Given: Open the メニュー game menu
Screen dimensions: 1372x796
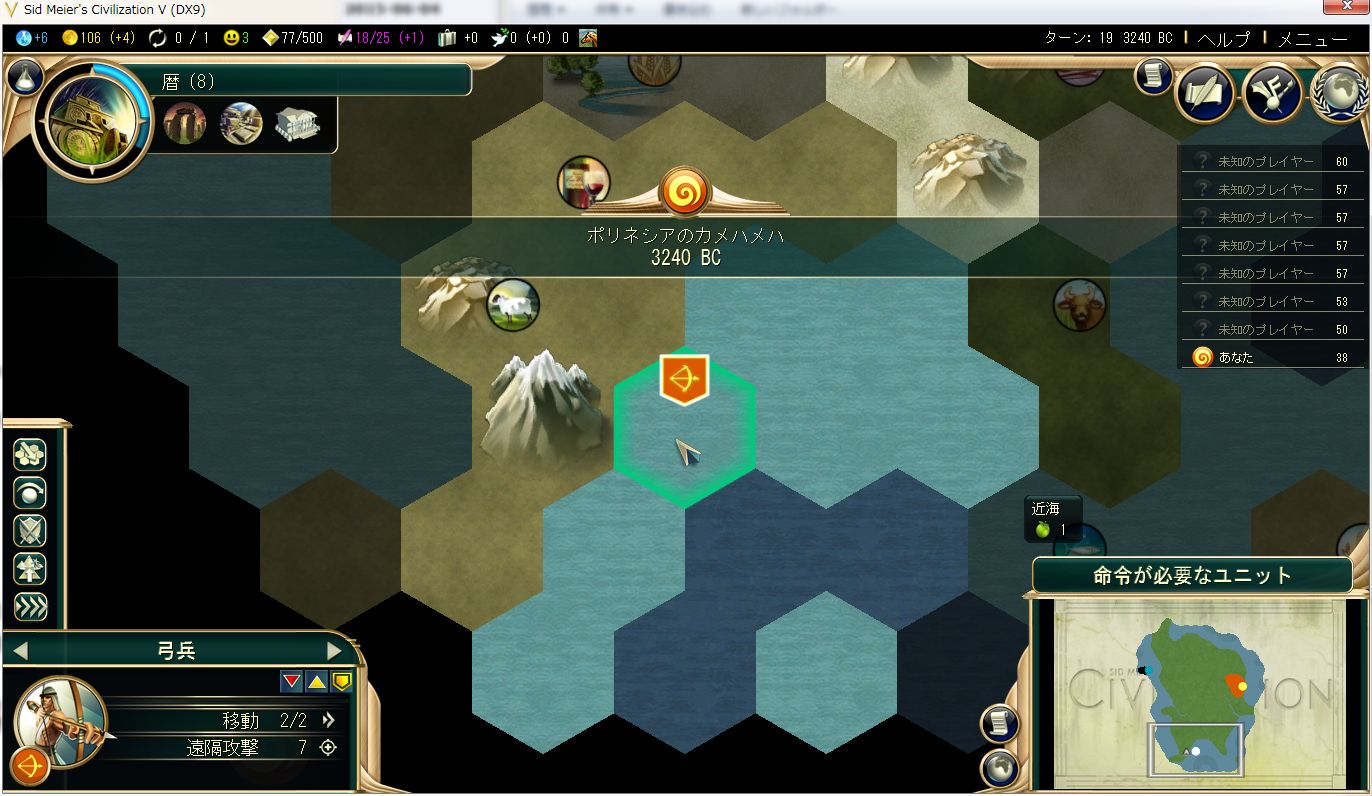Looking at the screenshot, I should [1313, 39].
